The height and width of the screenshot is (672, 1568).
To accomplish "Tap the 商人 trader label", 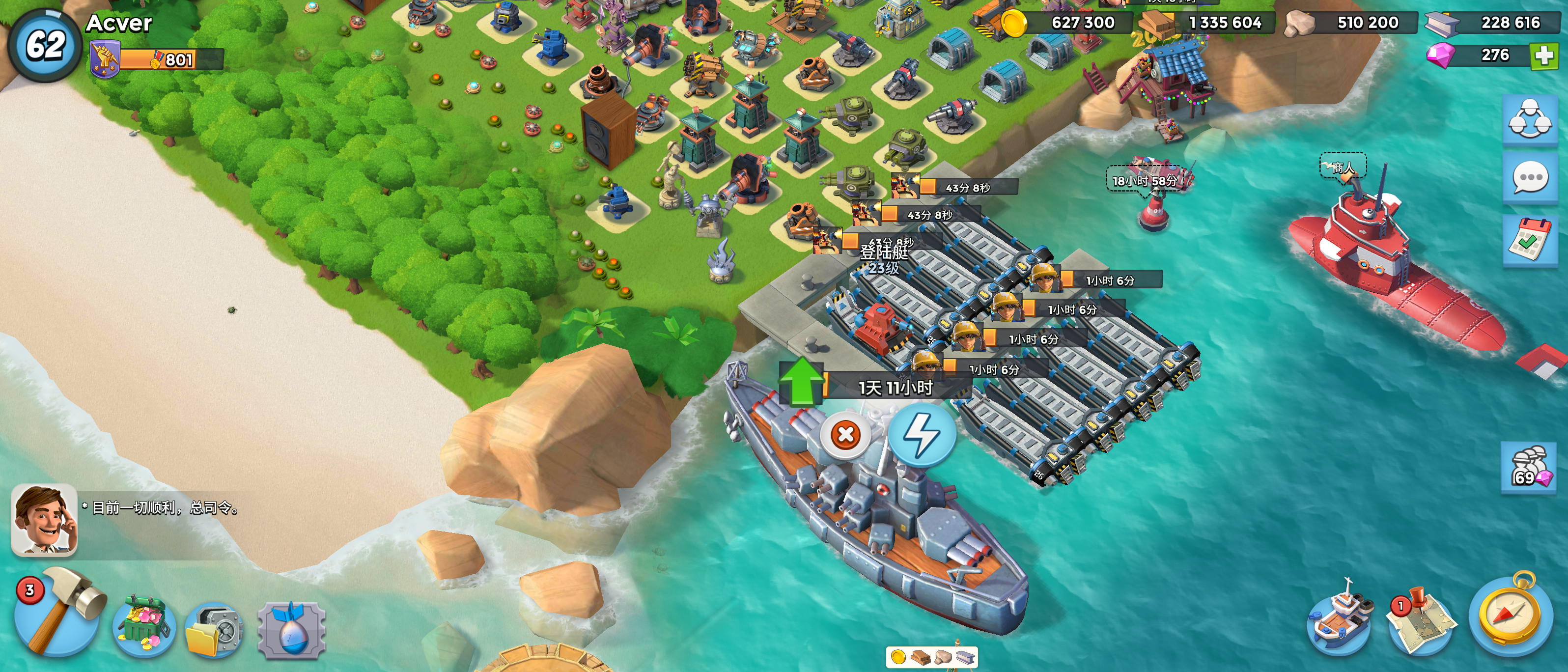I will [x=1343, y=167].
